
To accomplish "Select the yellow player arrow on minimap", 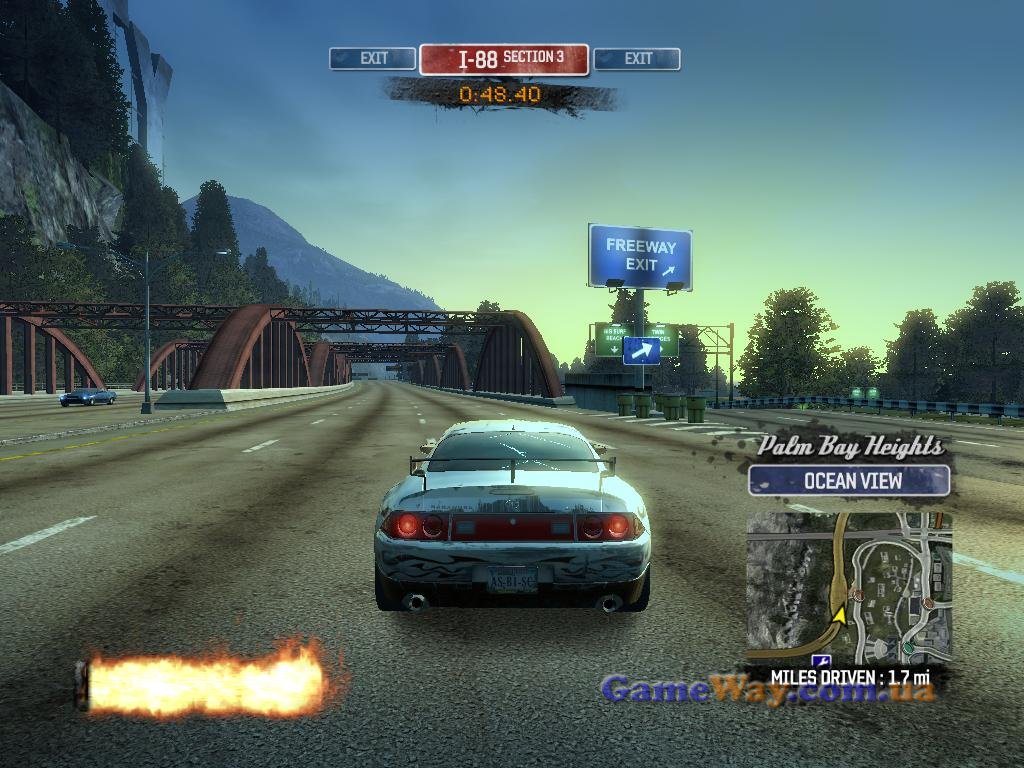I will point(840,614).
